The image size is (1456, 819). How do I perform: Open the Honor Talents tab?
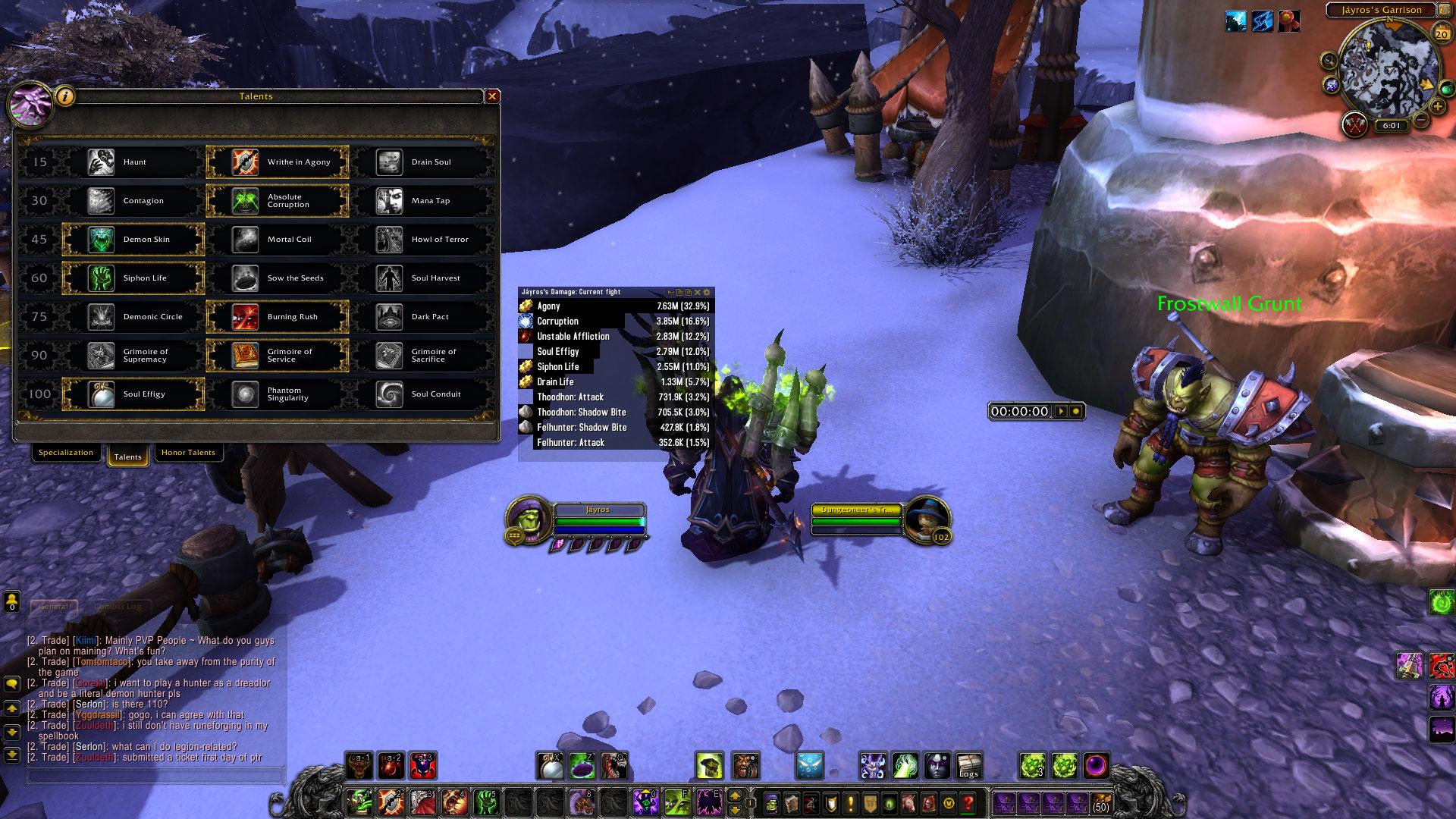click(x=188, y=453)
